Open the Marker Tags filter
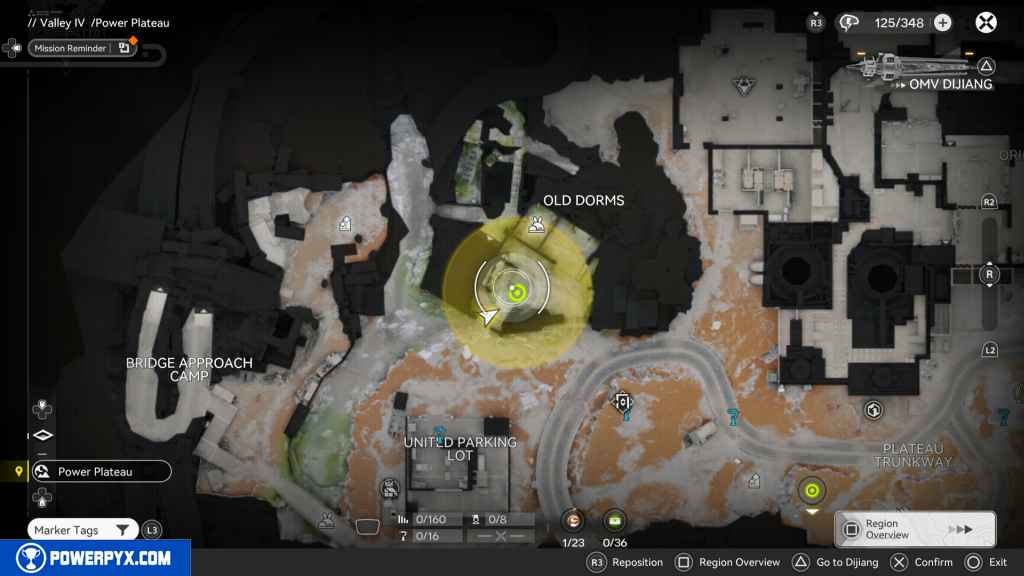1024x576 pixels. click(83, 530)
